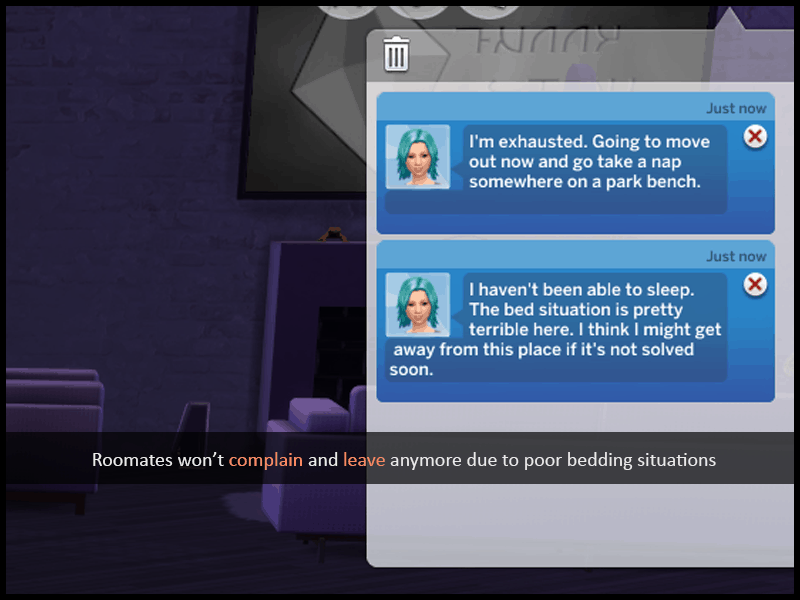
Task: Click the sim portrait beside the "I'm exhausted" message
Action: (417, 156)
